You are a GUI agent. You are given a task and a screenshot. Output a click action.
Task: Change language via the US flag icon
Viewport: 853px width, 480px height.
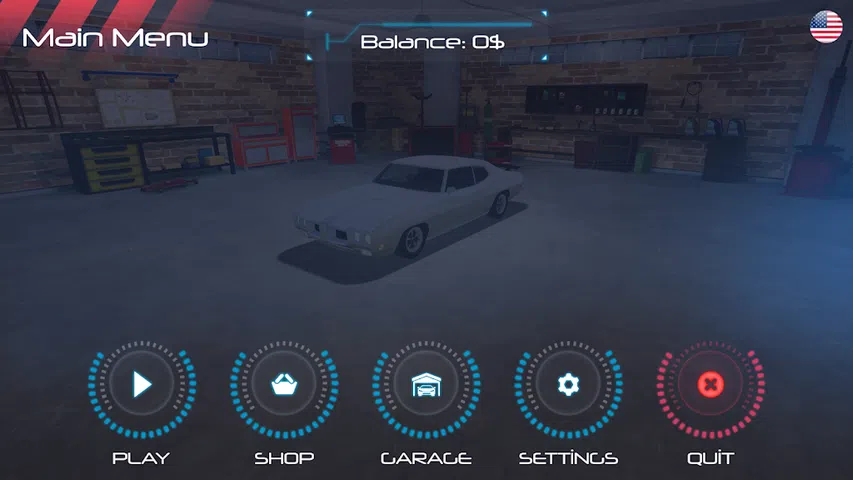coord(826,27)
